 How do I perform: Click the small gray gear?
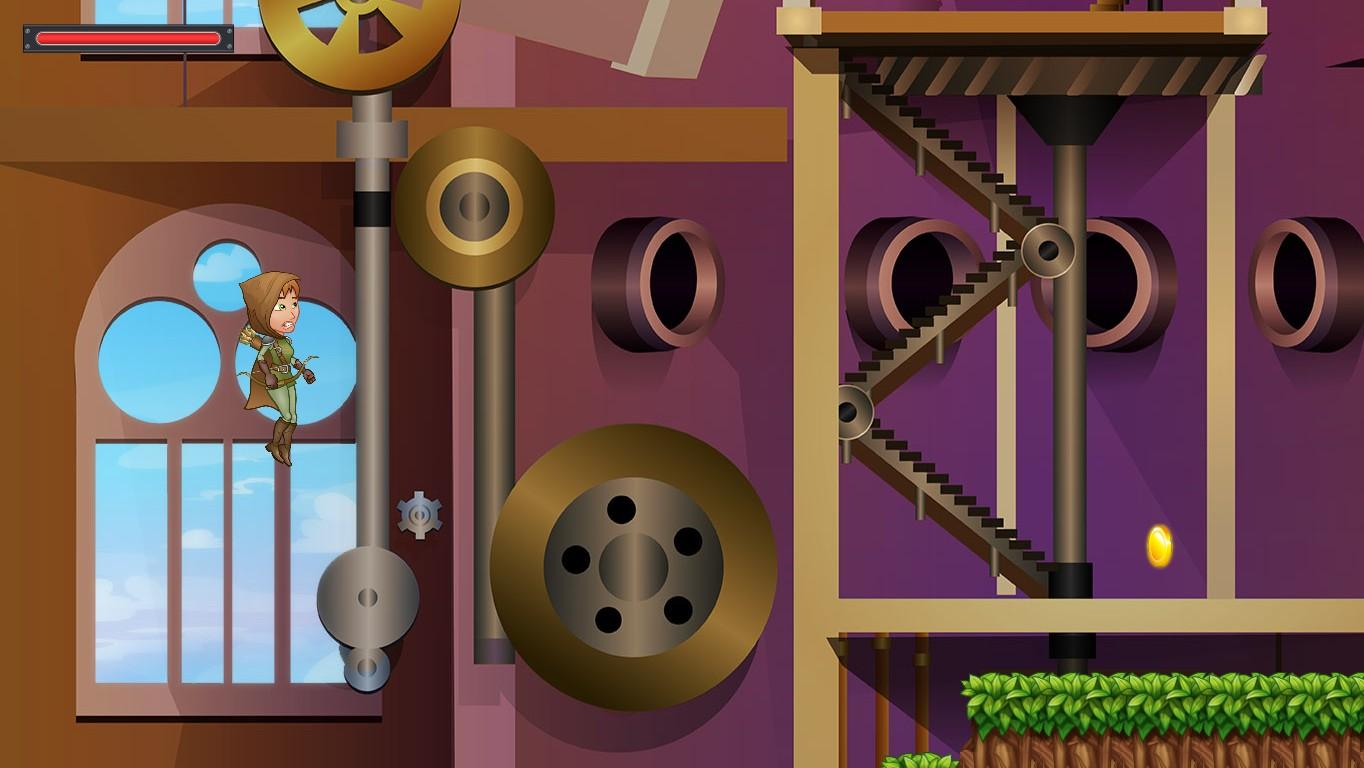(x=420, y=515)
